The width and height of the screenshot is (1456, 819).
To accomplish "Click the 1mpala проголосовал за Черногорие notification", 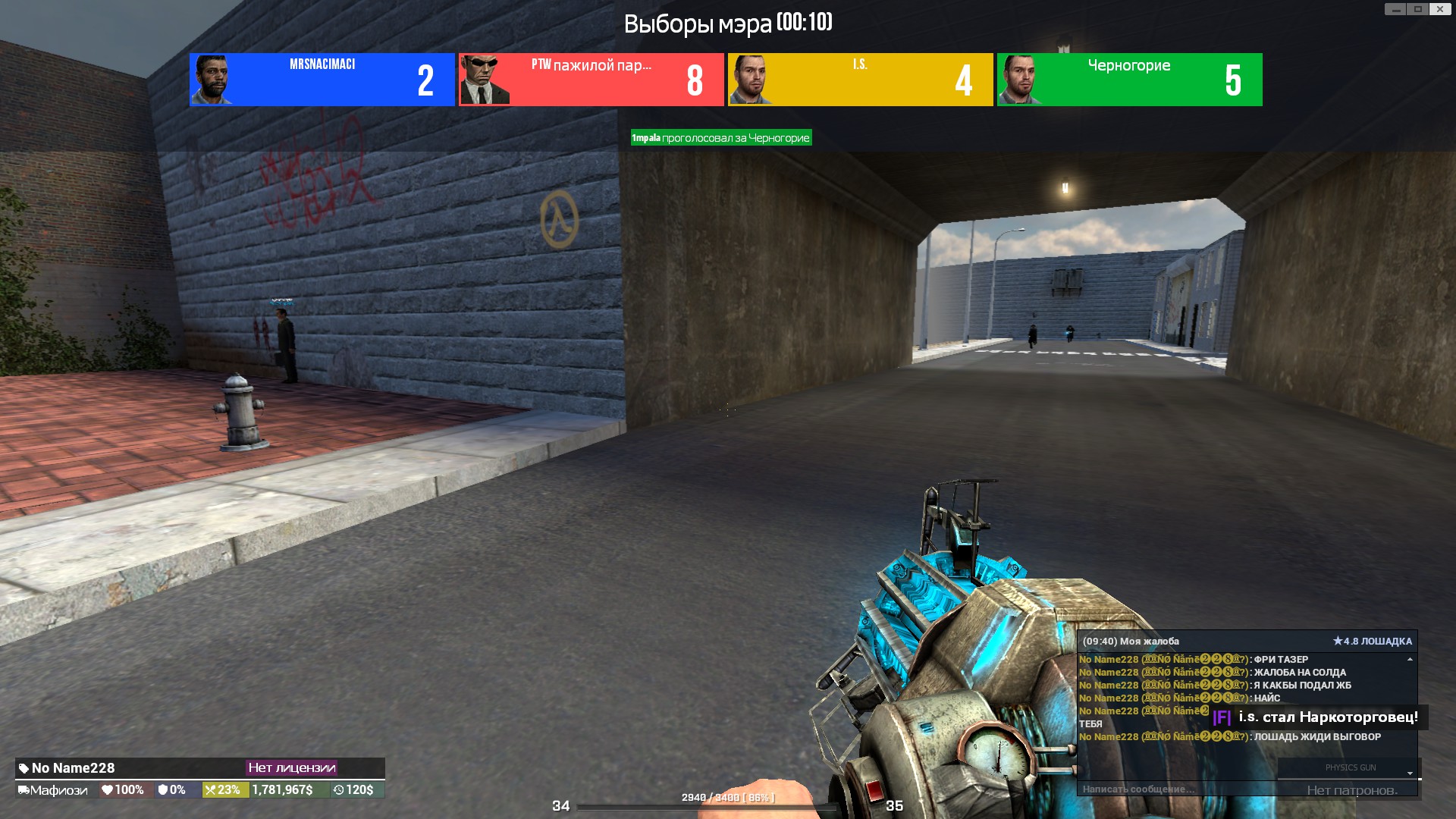I will [x=720, y=138].
